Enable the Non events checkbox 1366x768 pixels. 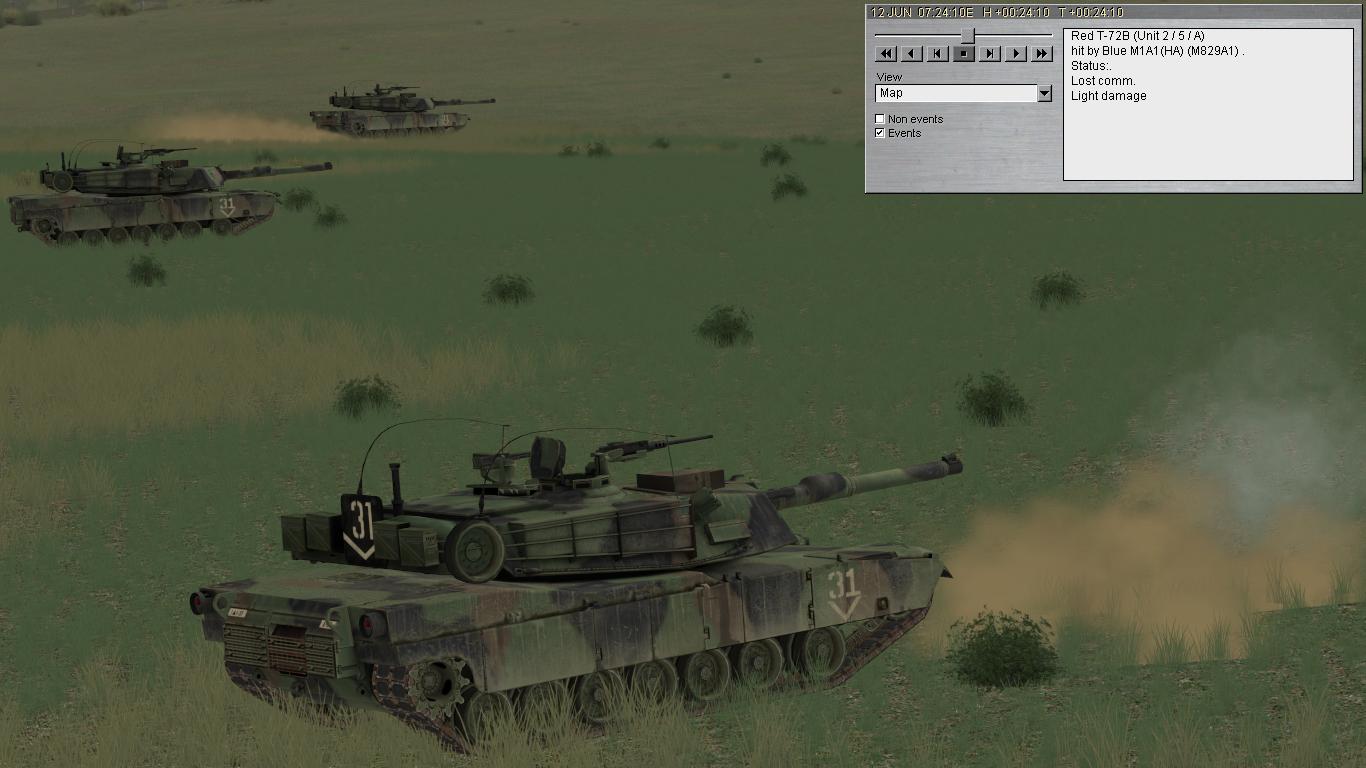(x=879, y=118)
